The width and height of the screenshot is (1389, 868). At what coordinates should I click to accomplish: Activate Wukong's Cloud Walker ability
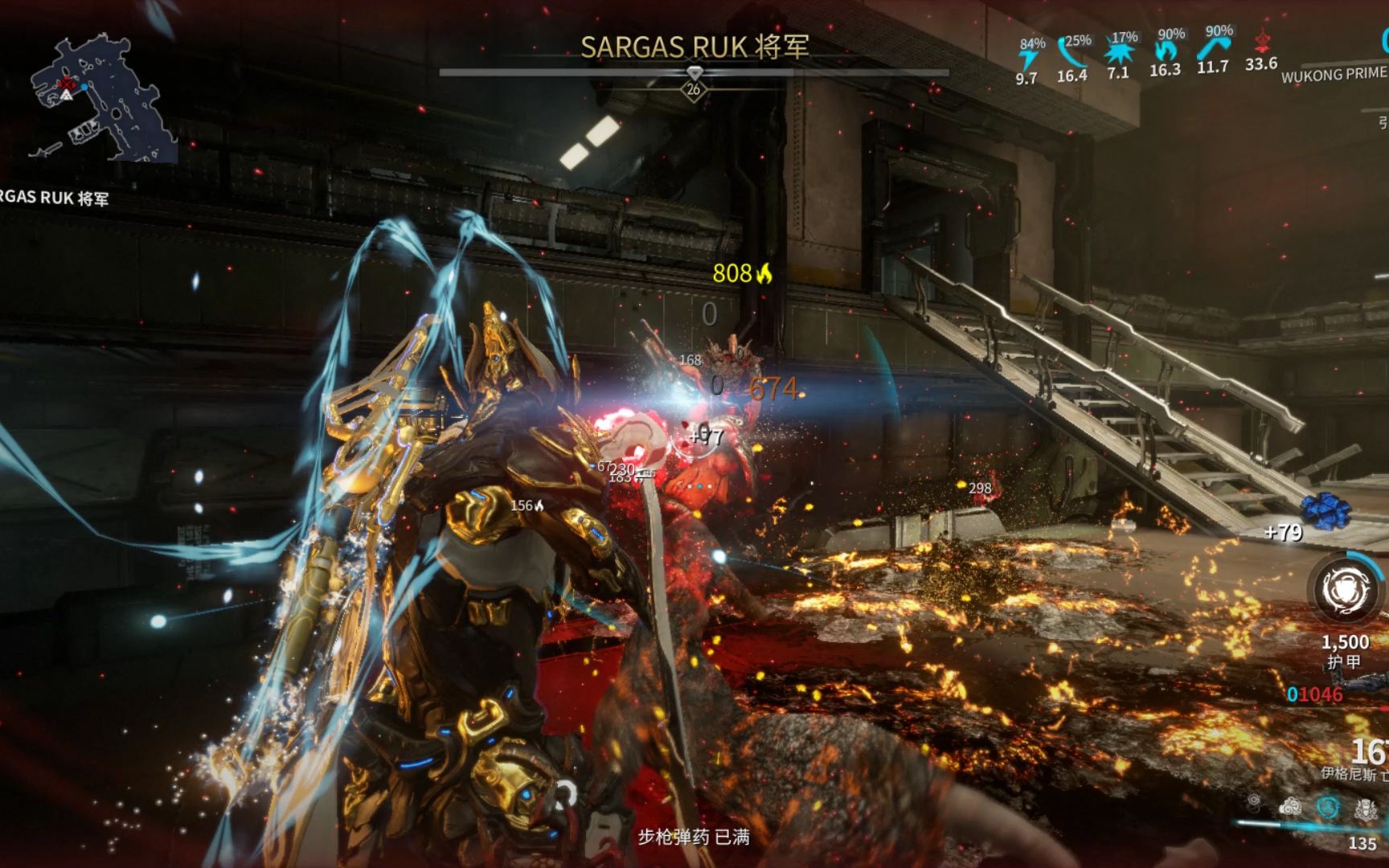[x=1290, y=806]
